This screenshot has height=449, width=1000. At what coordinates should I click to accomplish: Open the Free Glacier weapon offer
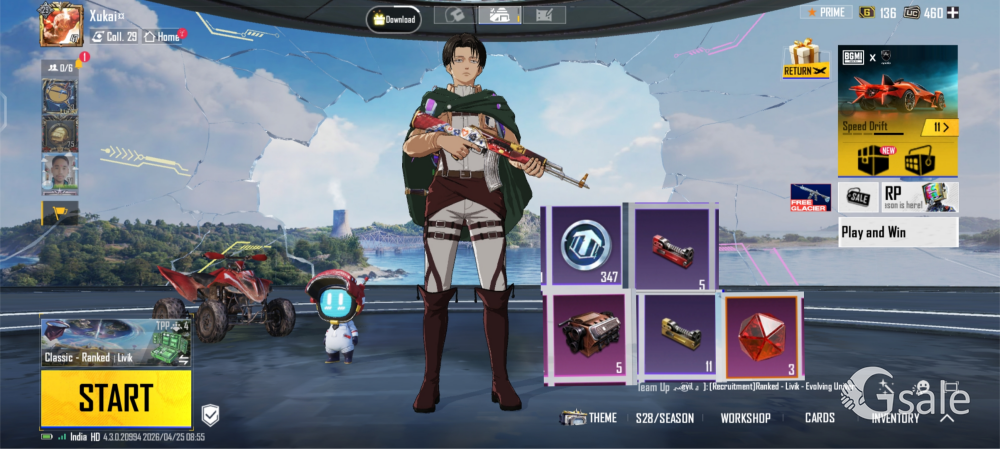pyautogui.click(x=810, y=198)
